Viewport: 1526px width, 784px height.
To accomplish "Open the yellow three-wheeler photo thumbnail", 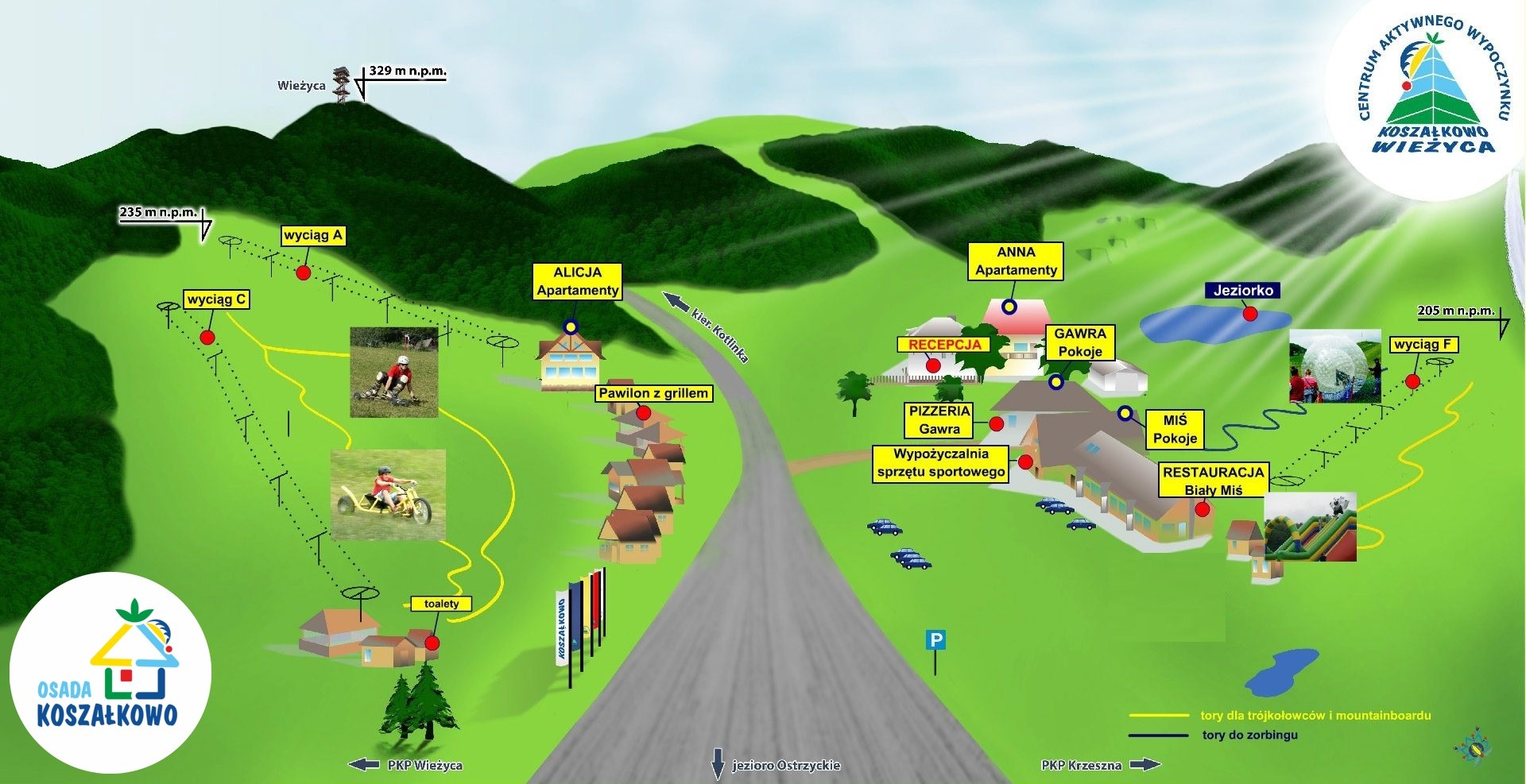I will pos(388,494).
